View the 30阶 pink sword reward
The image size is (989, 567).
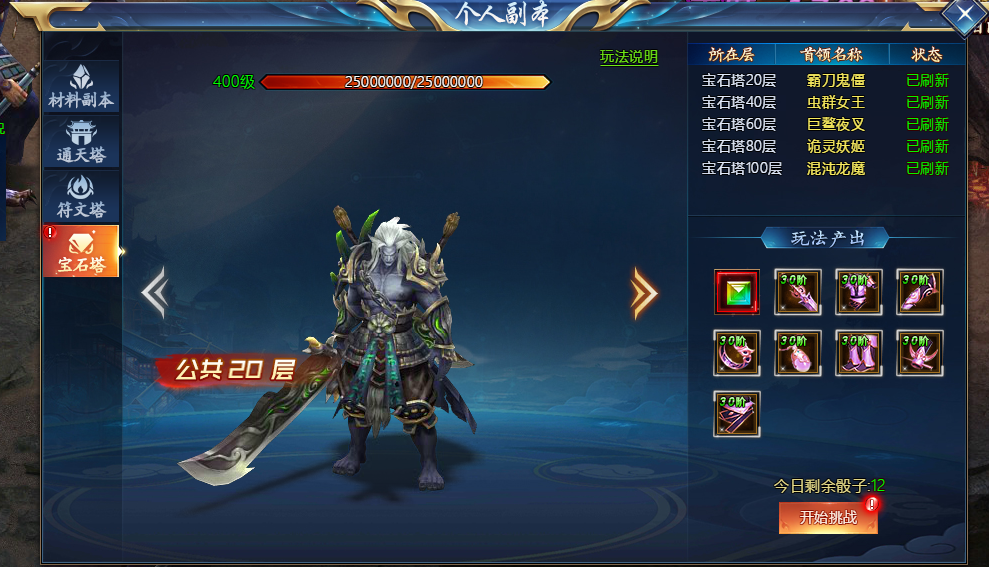click(798, 292)
